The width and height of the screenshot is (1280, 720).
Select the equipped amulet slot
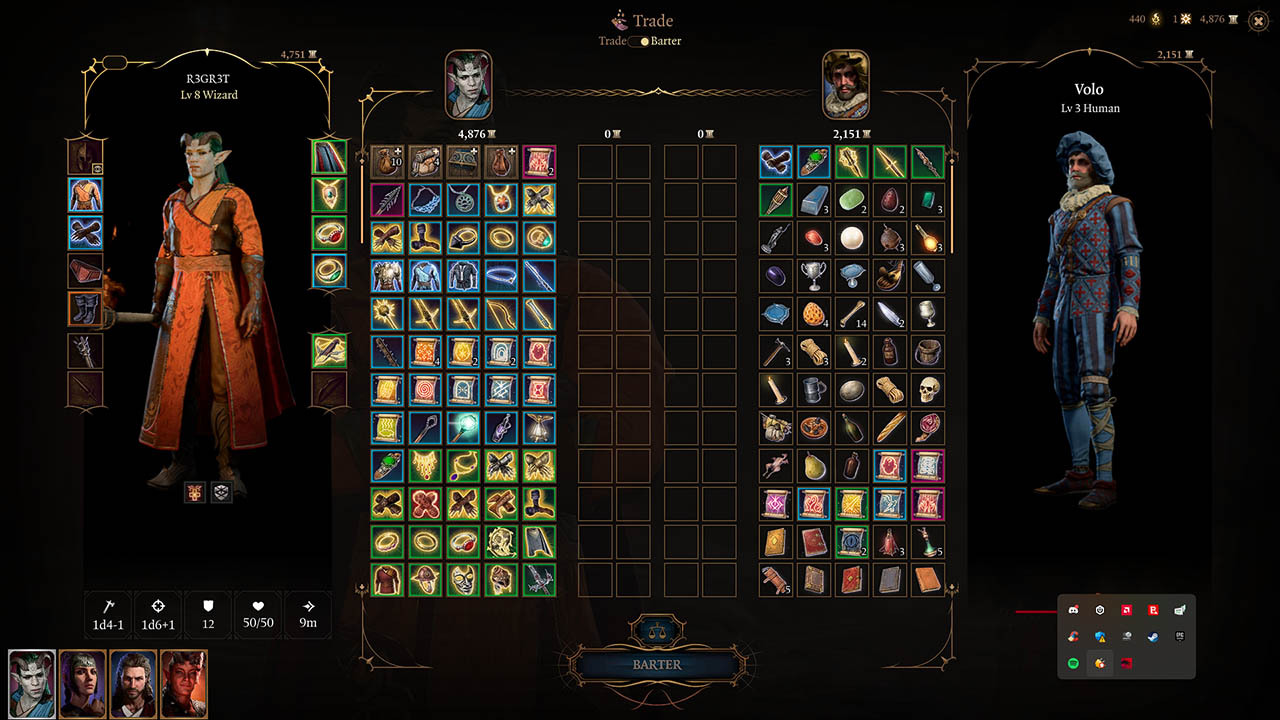pyautogui.click(x=329, y=194)
